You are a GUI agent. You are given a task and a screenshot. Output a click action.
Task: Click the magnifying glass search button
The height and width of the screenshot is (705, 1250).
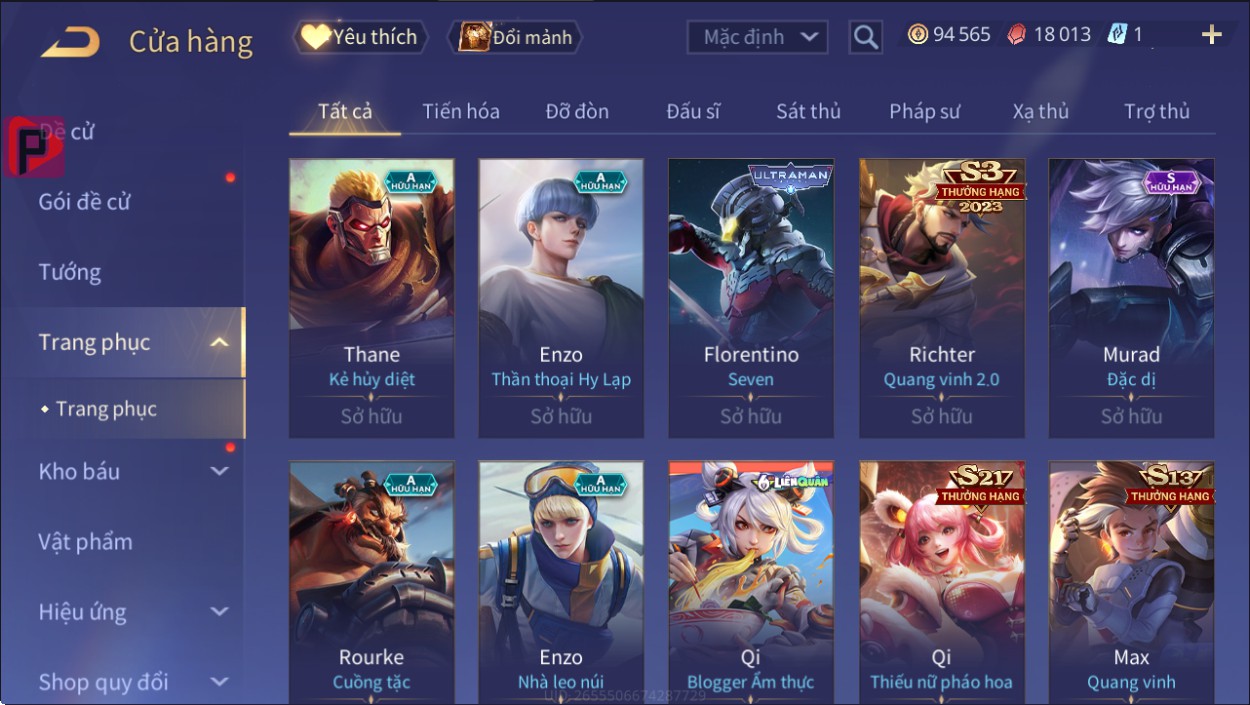(866, 38)
